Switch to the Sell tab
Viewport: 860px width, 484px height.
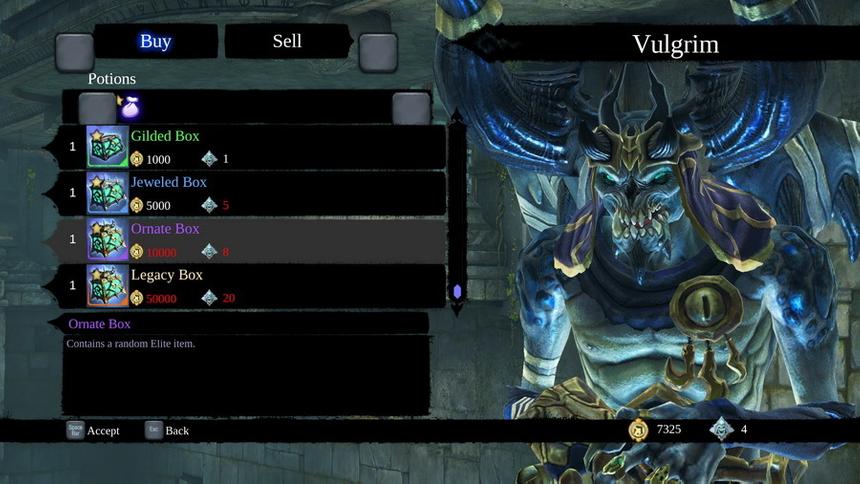tap(287, 42)
